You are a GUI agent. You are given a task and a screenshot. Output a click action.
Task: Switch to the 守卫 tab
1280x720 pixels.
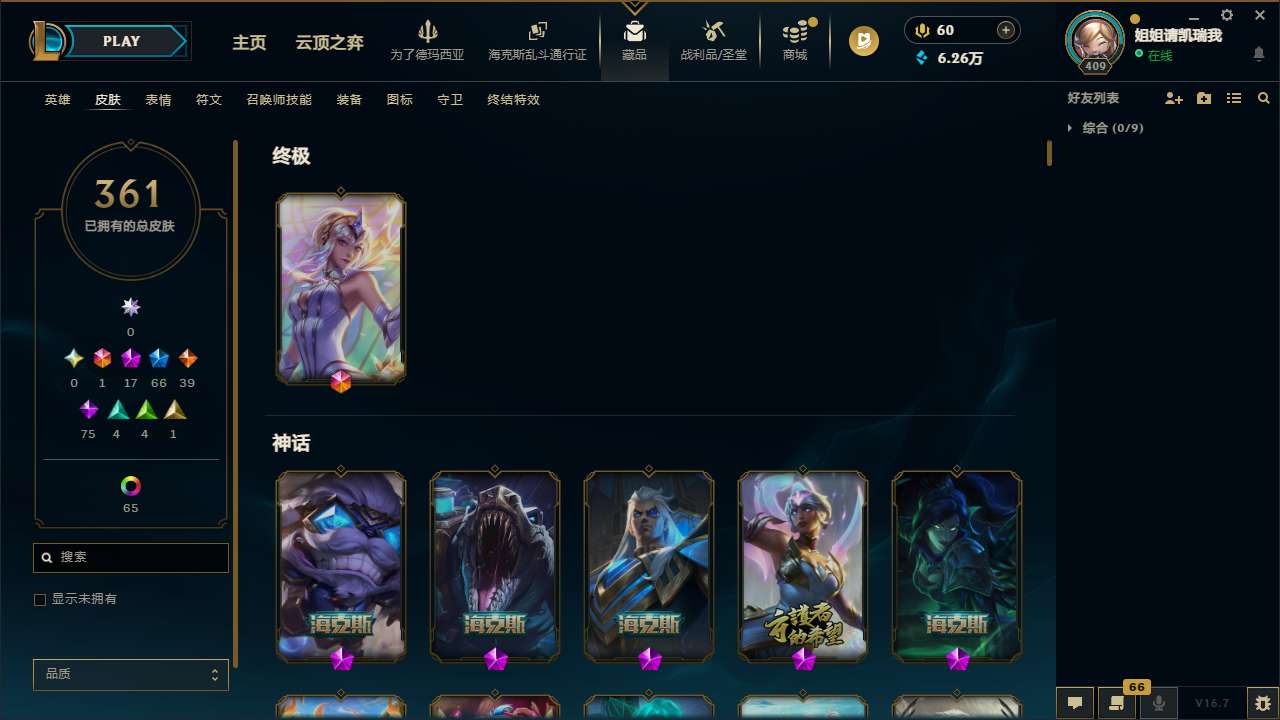450,100
